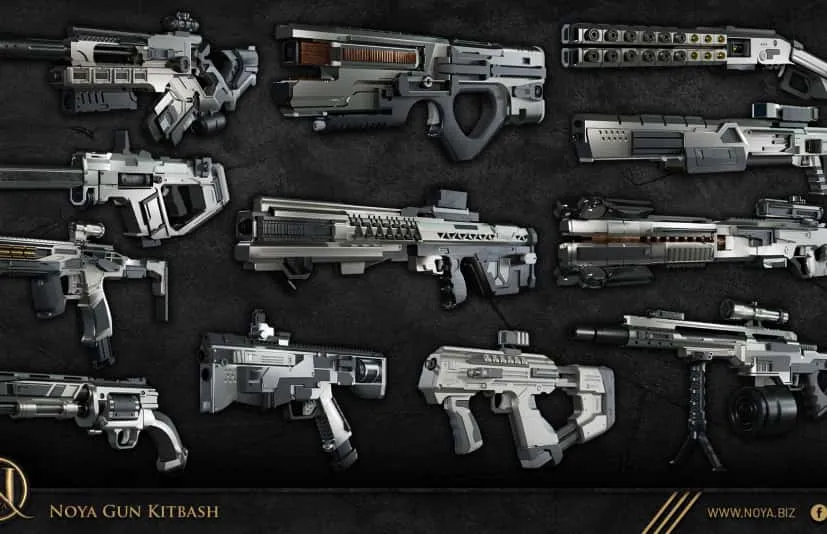
Task: Click the Facebook icon
Action: (819, 512)
